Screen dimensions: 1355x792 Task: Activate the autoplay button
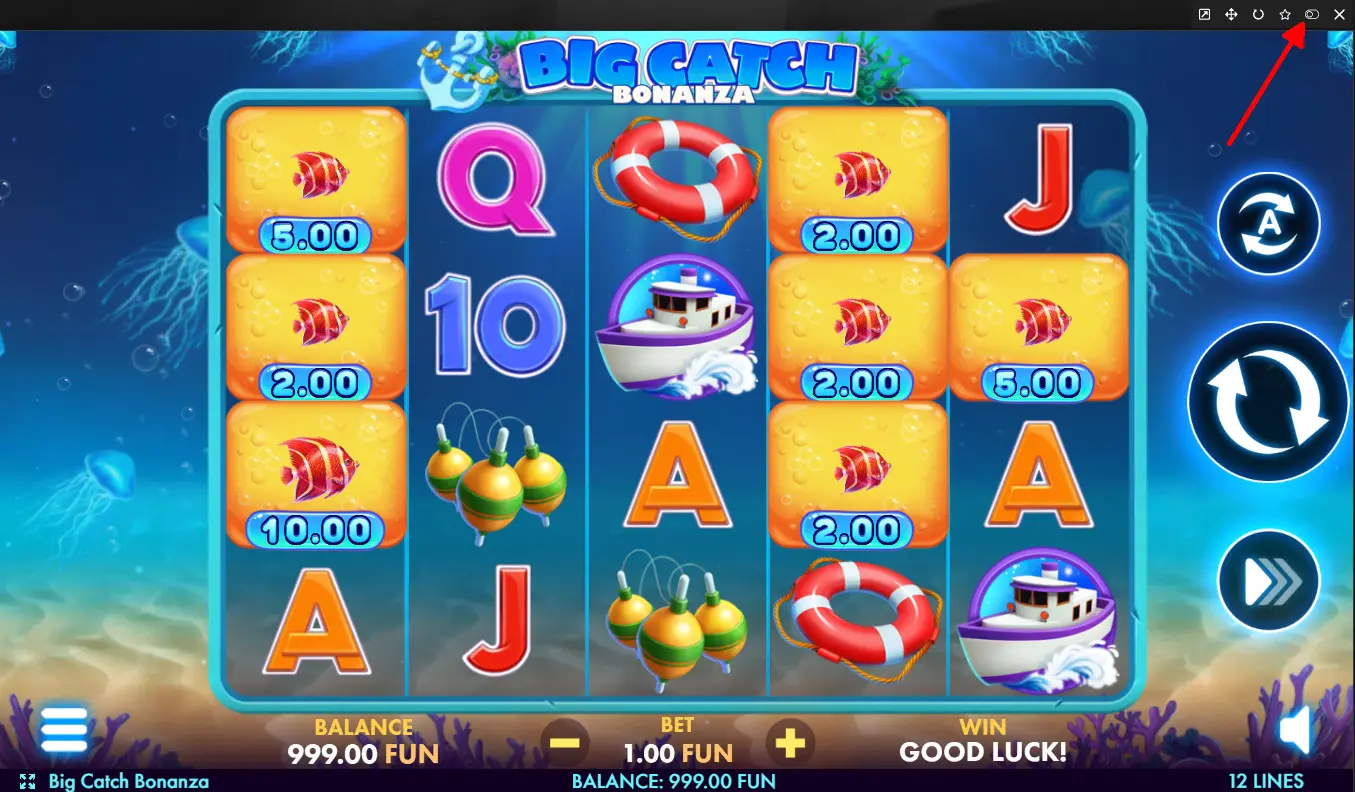[x=1268, y=224]
